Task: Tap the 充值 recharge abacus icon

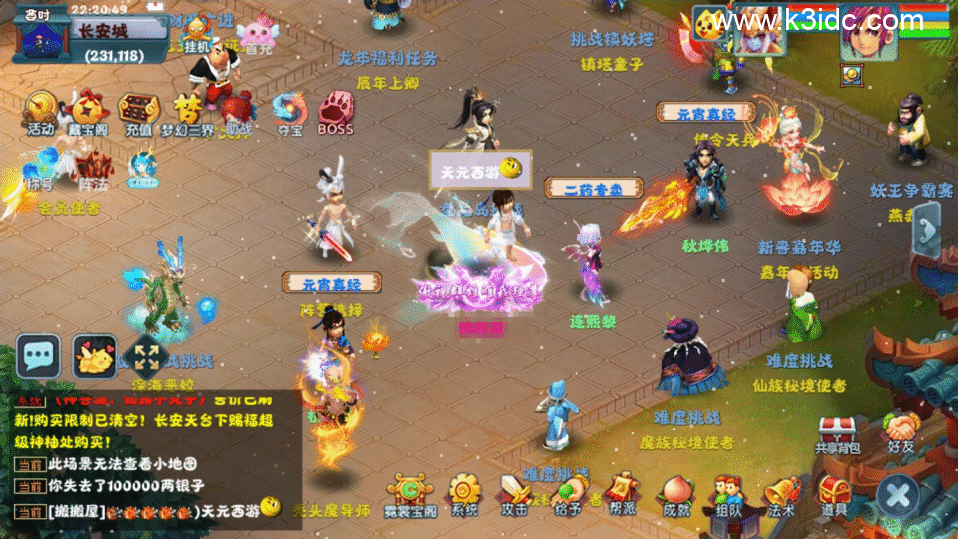Action: (139, 111)
